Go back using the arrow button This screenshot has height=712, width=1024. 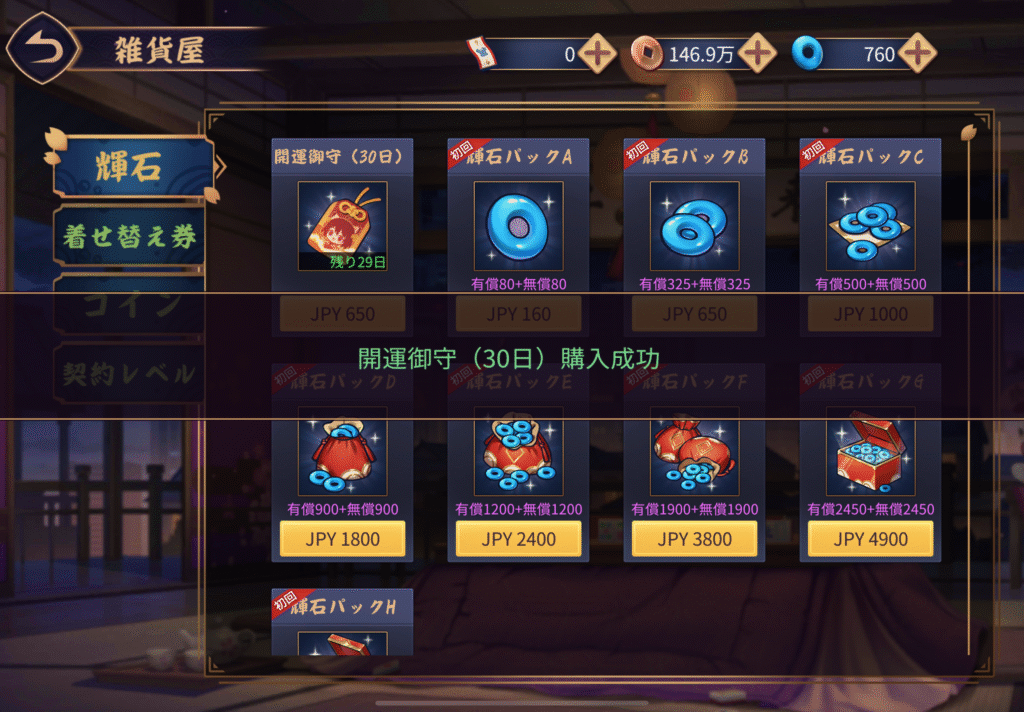coord(41,48)
